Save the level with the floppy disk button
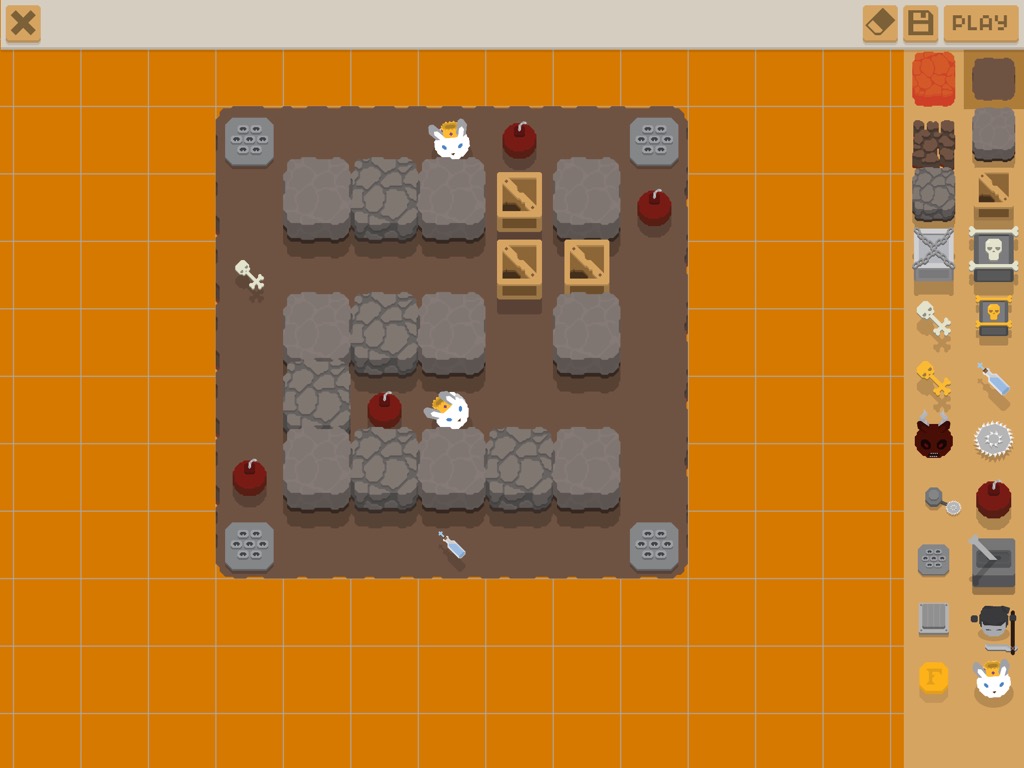Image resolution: width=1024 pixels, height=768 pixels. pyautogui.click(x=920, y=23)
